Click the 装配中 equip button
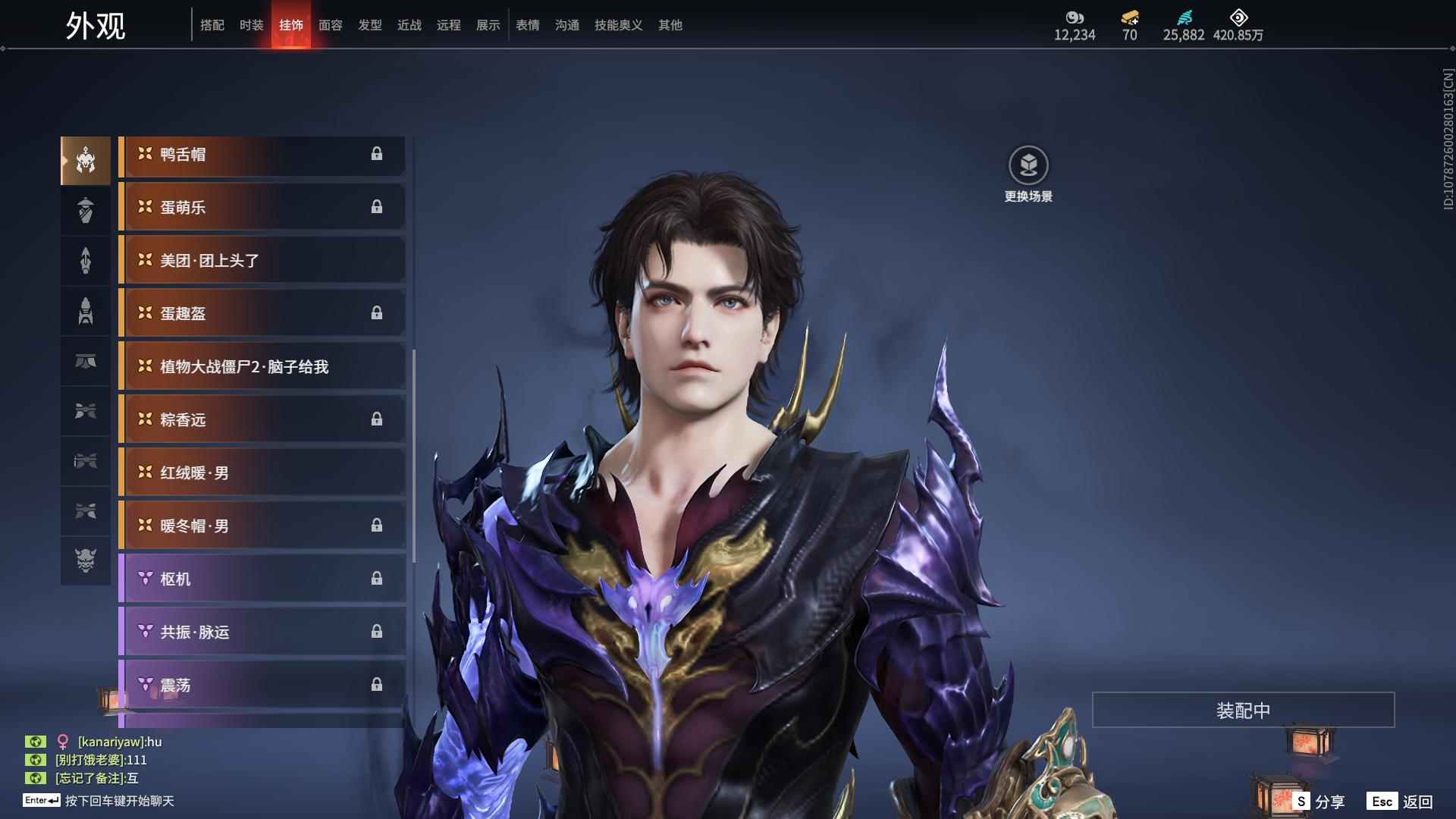The height and width of the screenshot is (819, 1456). [x=1243, y=711]
